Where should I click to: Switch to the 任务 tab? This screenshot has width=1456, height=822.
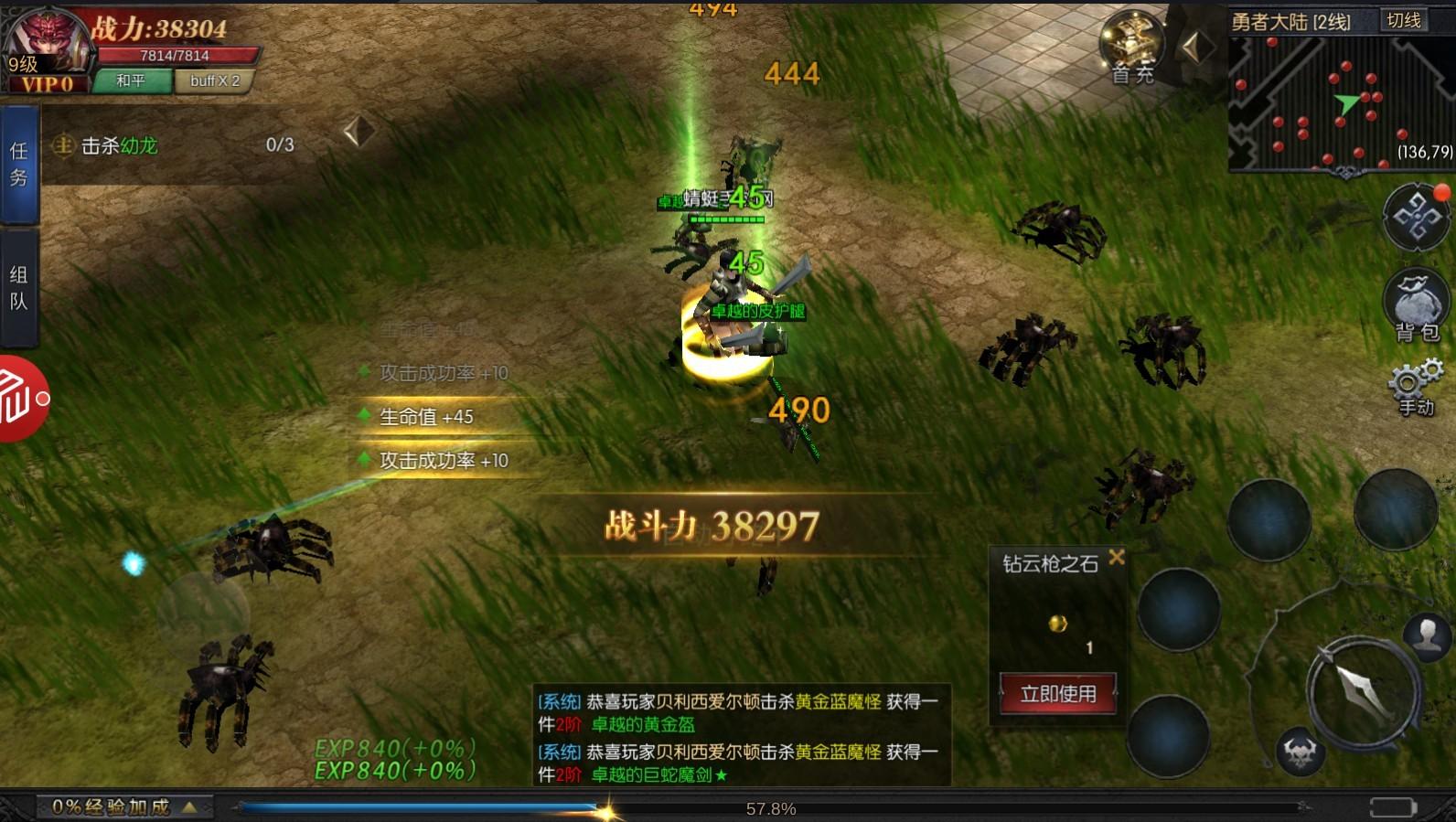(x=20, y=163)
